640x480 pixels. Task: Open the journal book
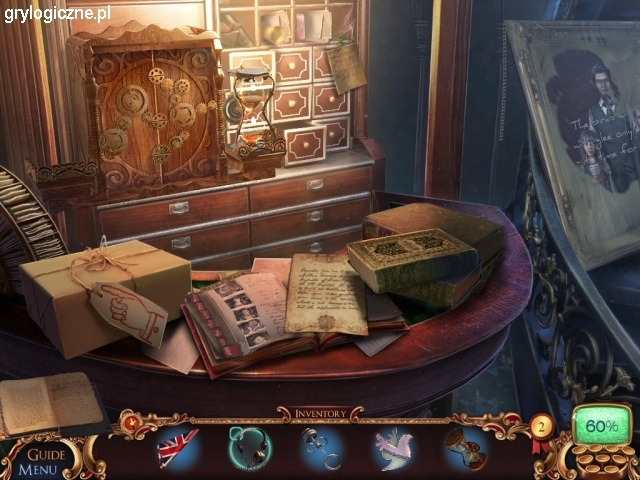point(50,403)
